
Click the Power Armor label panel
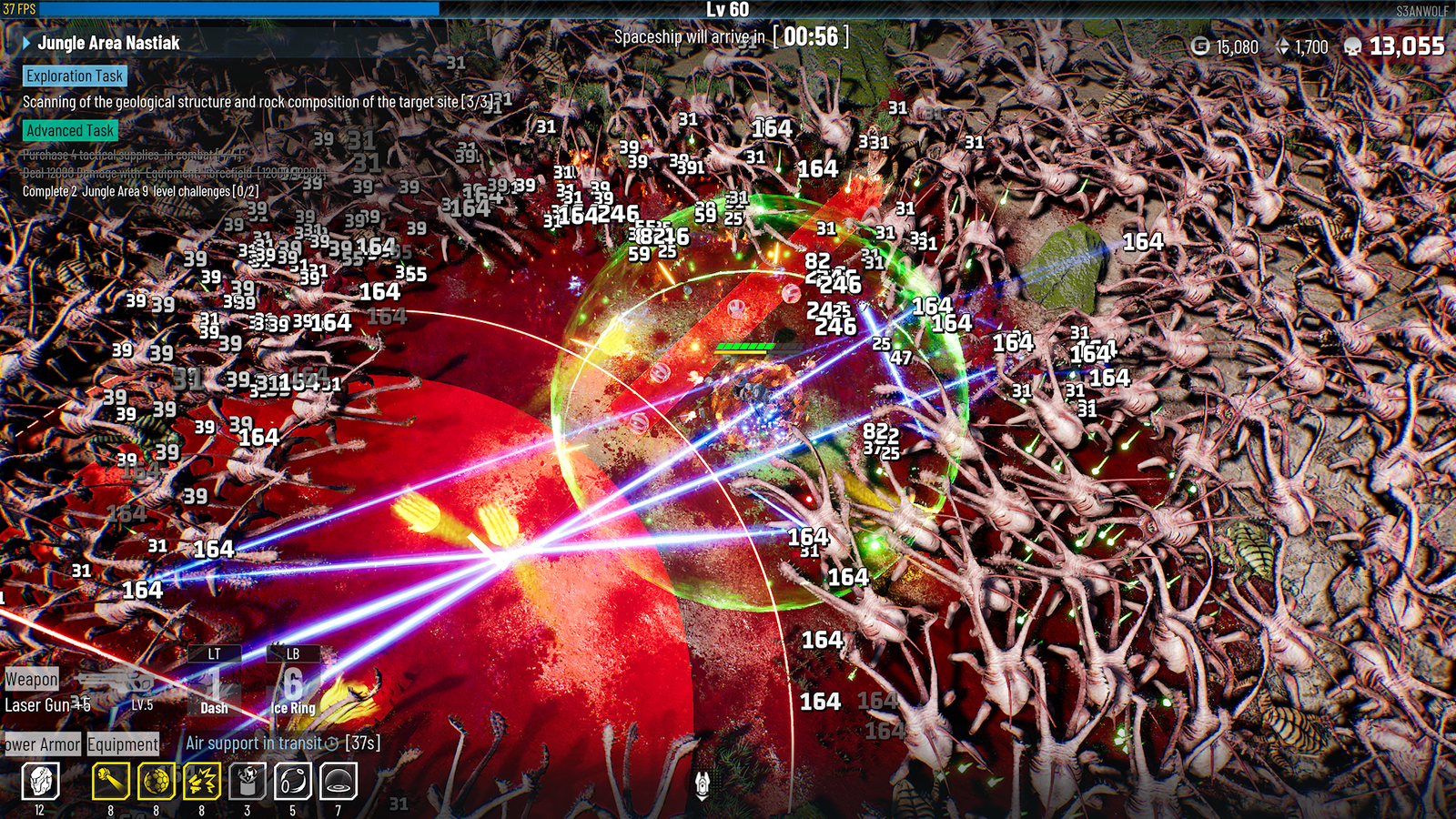point(42,744)
